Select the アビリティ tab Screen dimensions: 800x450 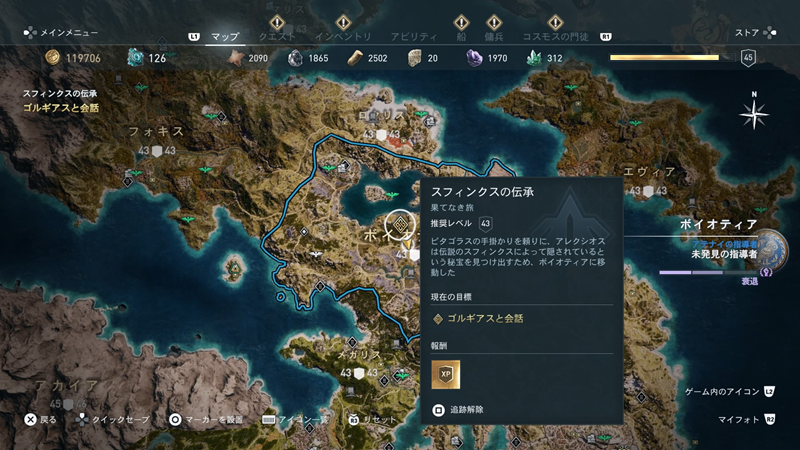tap(414, 37)
